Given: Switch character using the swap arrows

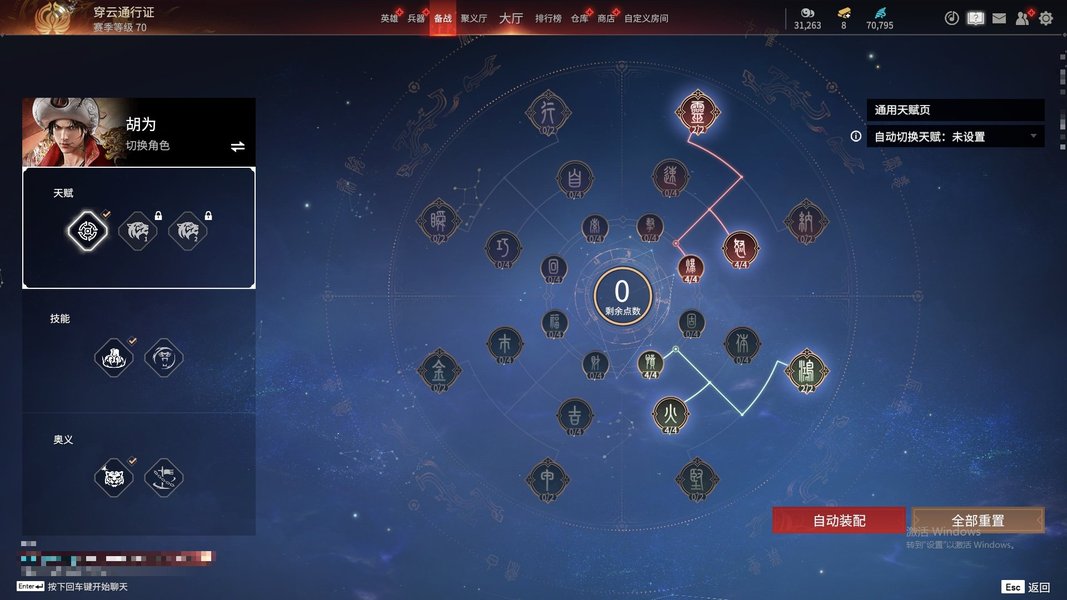Looking at the screenshot, I should (x=238, y=146).
